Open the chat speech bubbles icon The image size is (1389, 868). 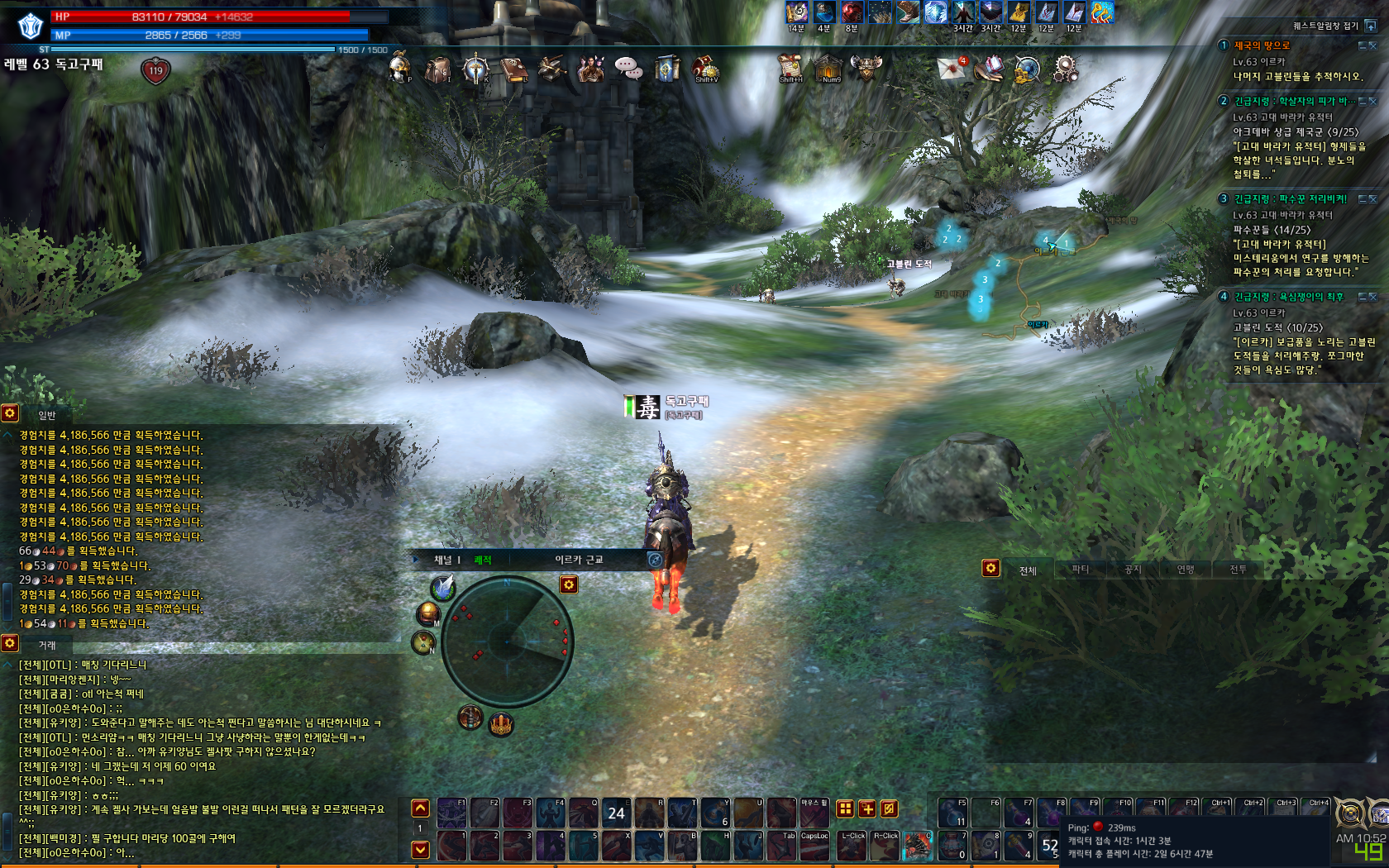click(x=628, y=69)
